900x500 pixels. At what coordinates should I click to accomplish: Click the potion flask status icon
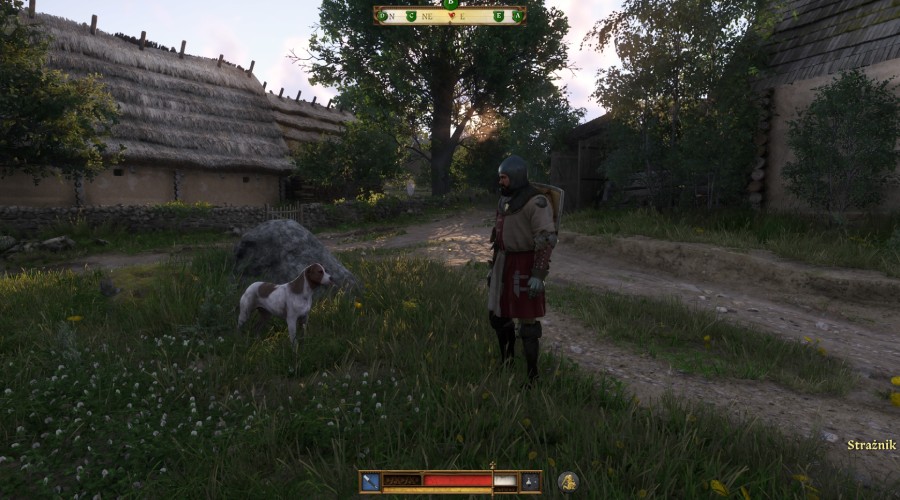530,481
